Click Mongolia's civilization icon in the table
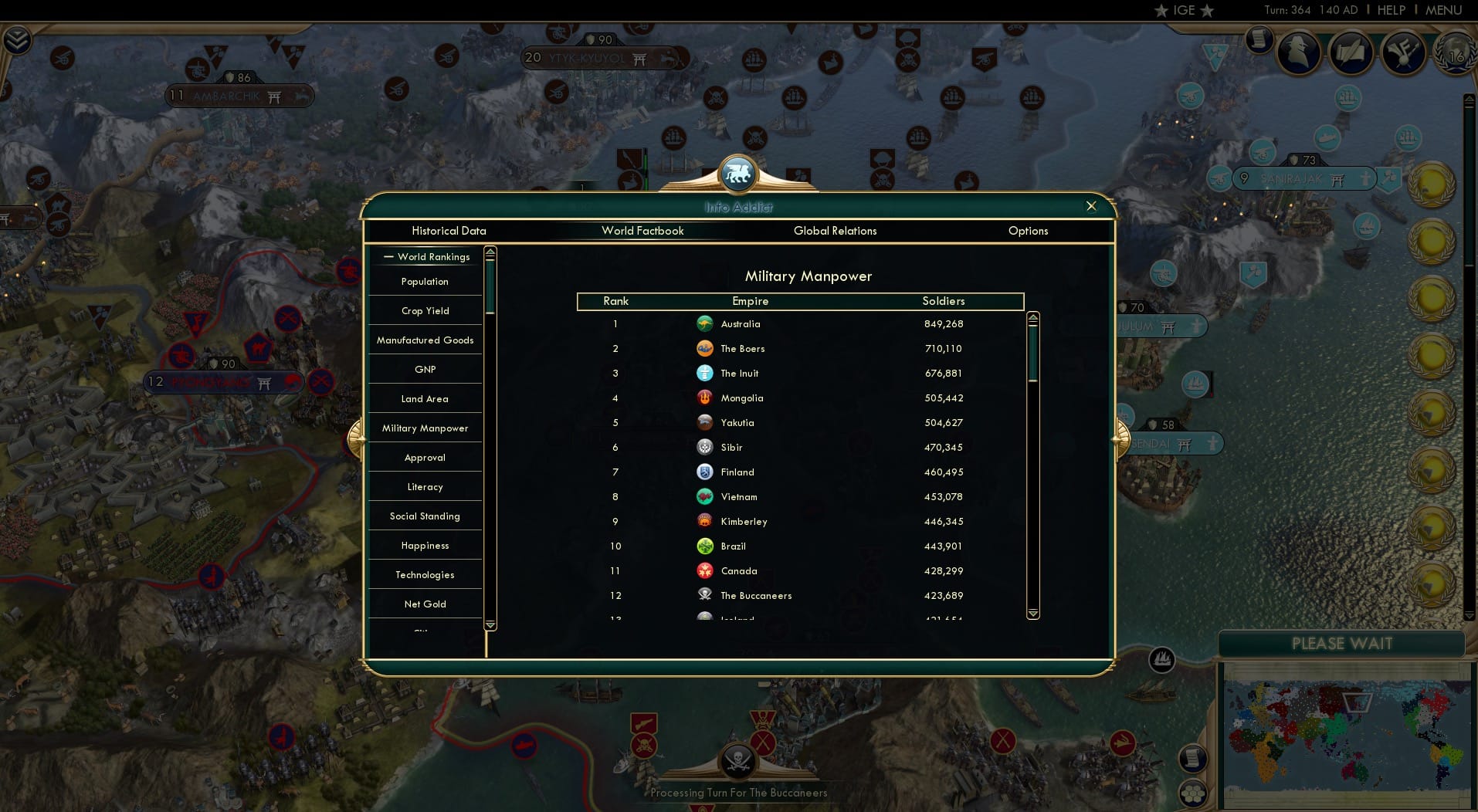The height and width of the screenshot is (812, 1478). click(x=705, y=398)
